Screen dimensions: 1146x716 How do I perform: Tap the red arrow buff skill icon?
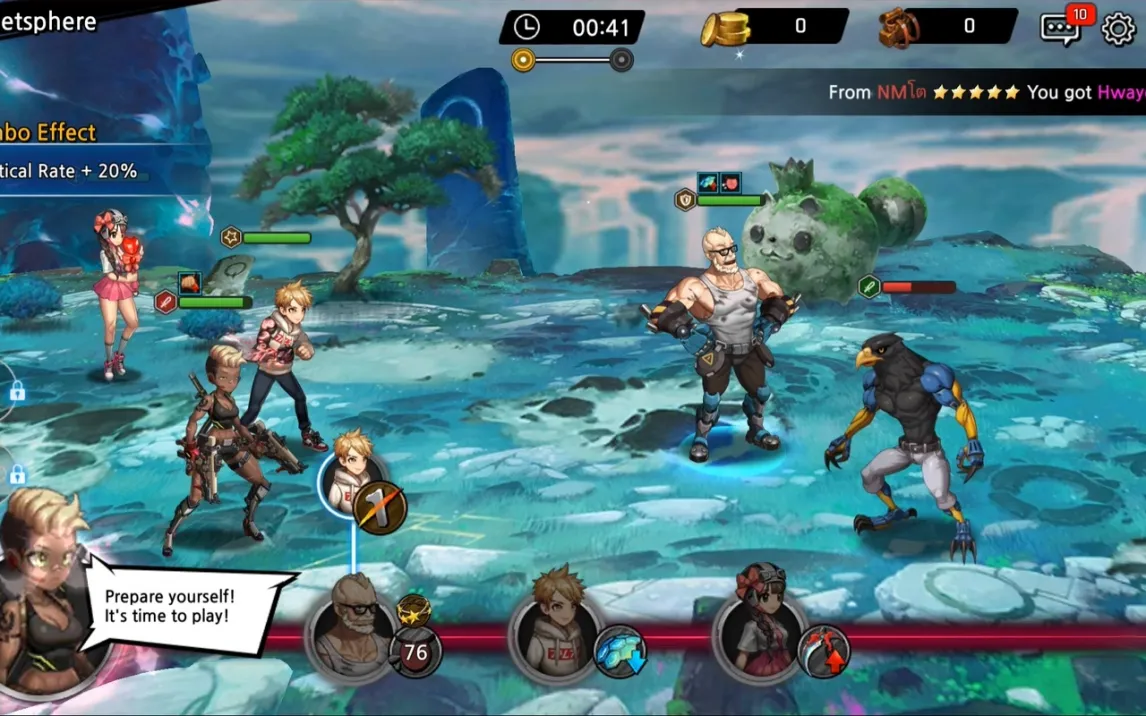click(x=823, y=651)
